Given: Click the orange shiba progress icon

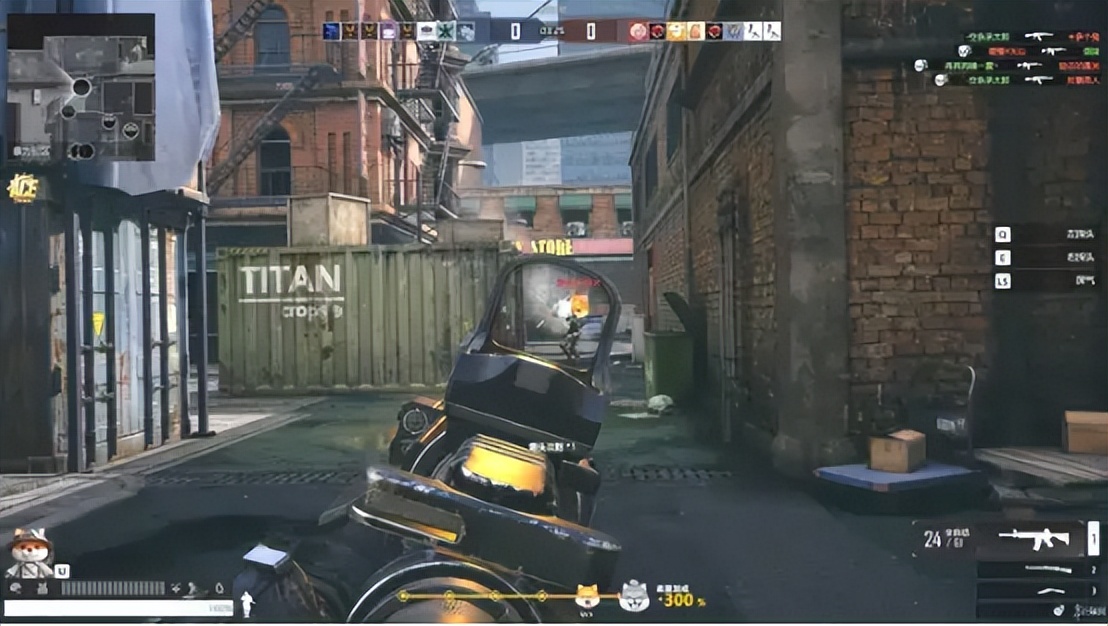Looking at the screenshot, I should pyautogui.click(x=586, y=598).
